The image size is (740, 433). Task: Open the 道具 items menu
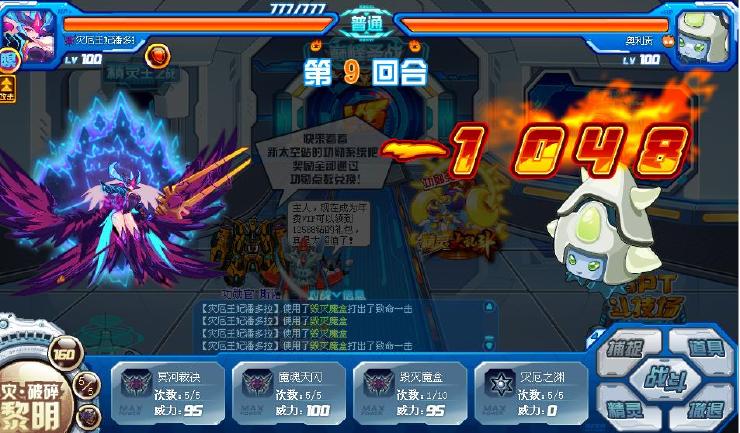point(703,348)
